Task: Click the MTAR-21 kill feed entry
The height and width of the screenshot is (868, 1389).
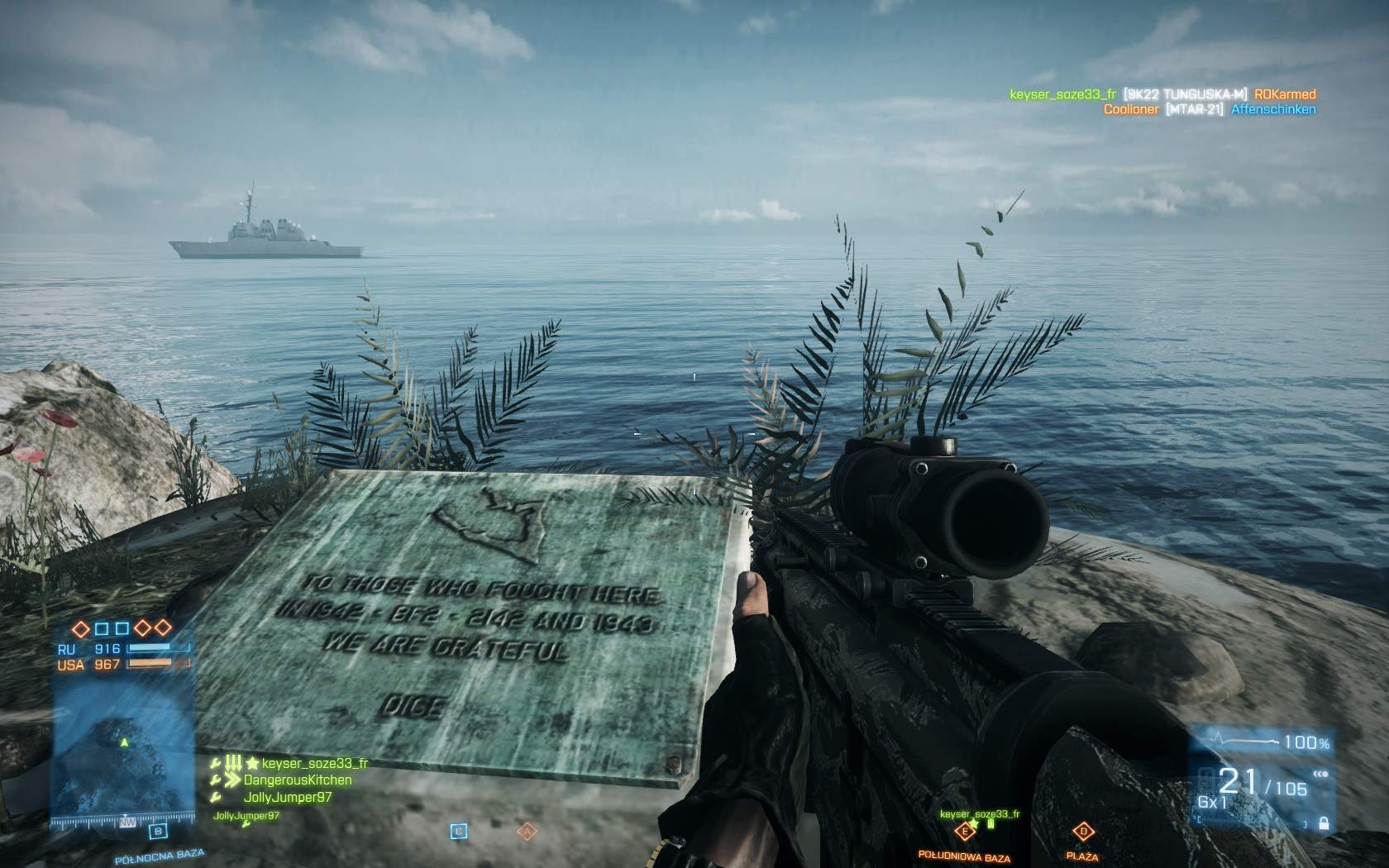Action: point(1194,109)
